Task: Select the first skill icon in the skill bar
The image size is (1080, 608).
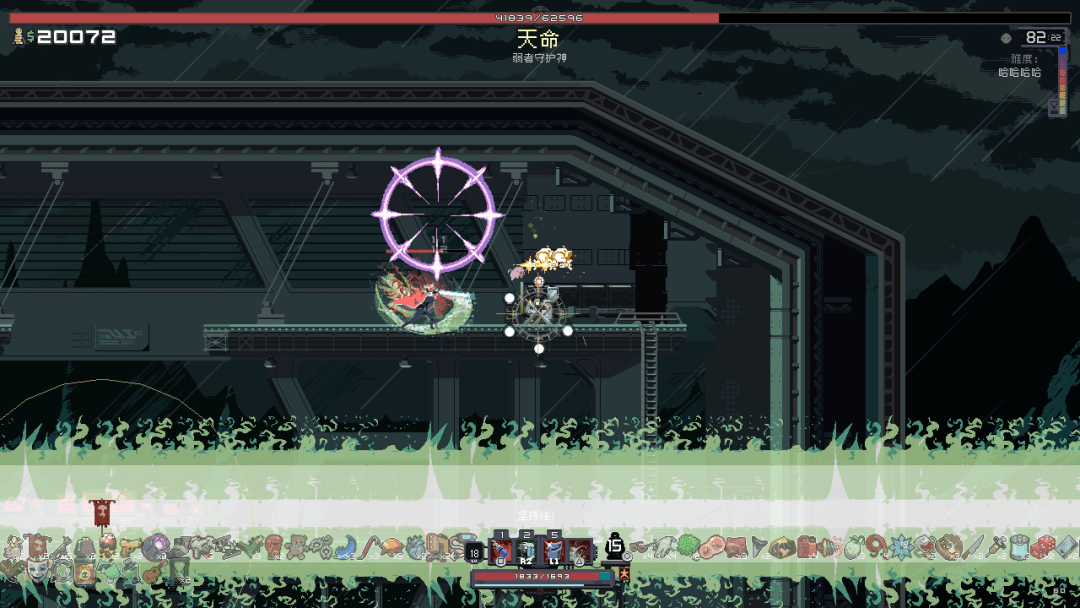Action: (x=501, y=551)
